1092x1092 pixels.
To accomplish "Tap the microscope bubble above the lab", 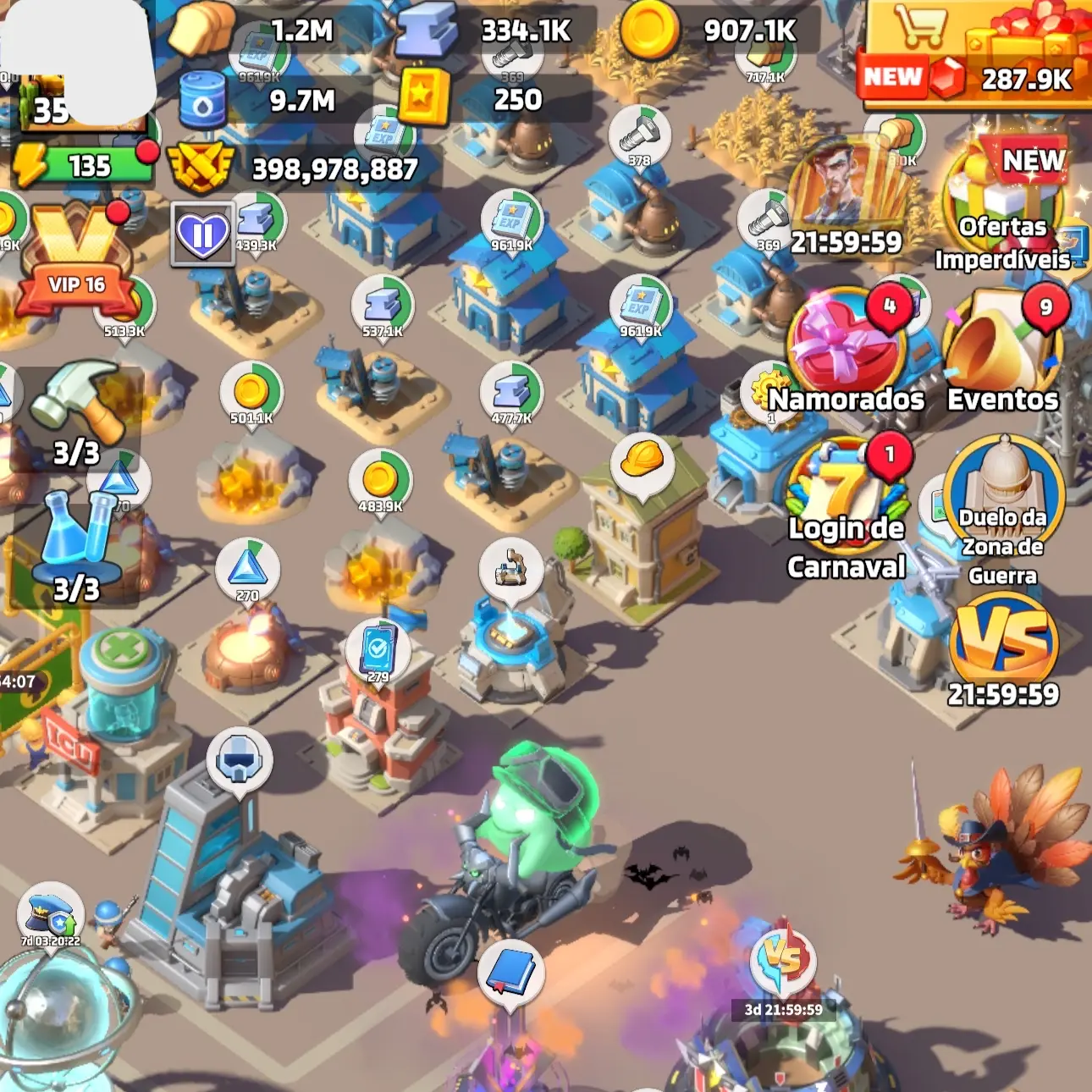I will click(510, 569).
